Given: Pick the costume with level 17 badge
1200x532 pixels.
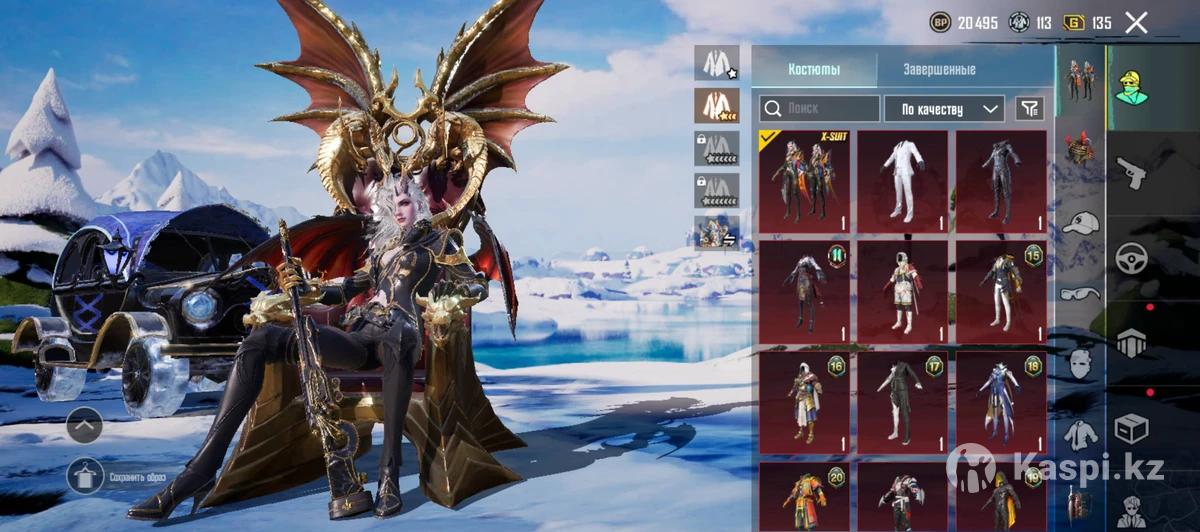Looking at the screenshot, I should coord(902,401).
